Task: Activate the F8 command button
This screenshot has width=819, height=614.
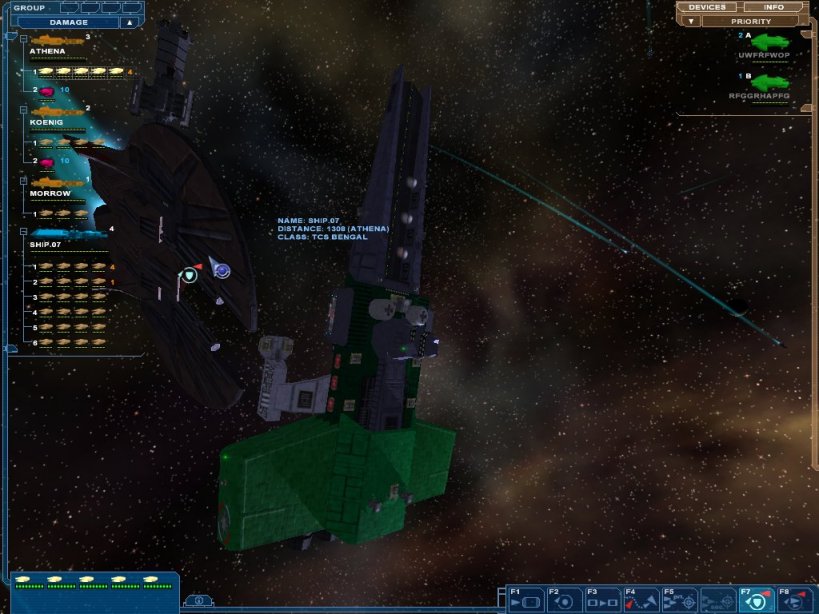Action: pyautogui.click(x=795, y=600)
